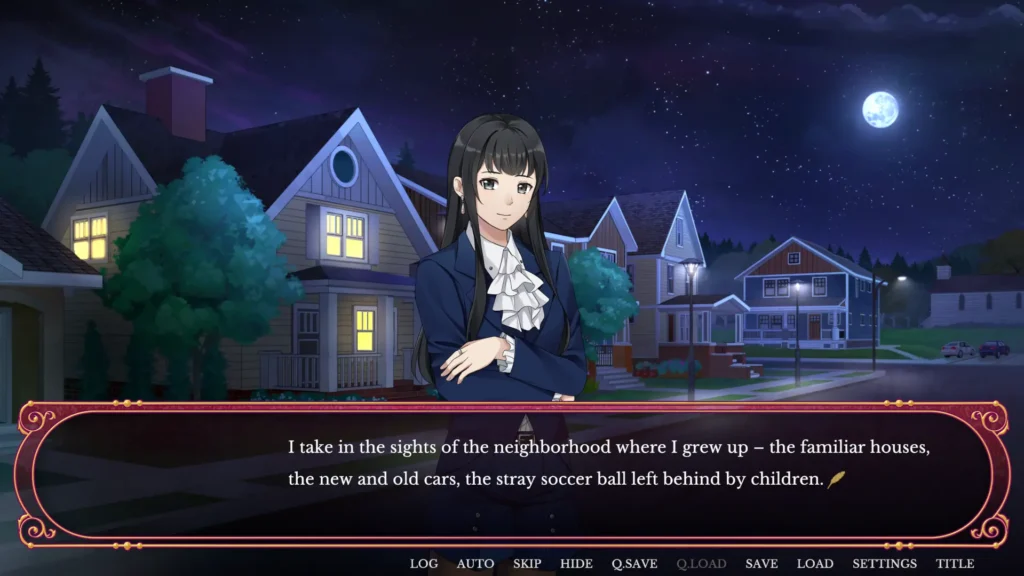Image resolution: width=1024 pixels, height=576 pixels.
Task: Turn on AUTO text advance
Action: pos(475,564)
